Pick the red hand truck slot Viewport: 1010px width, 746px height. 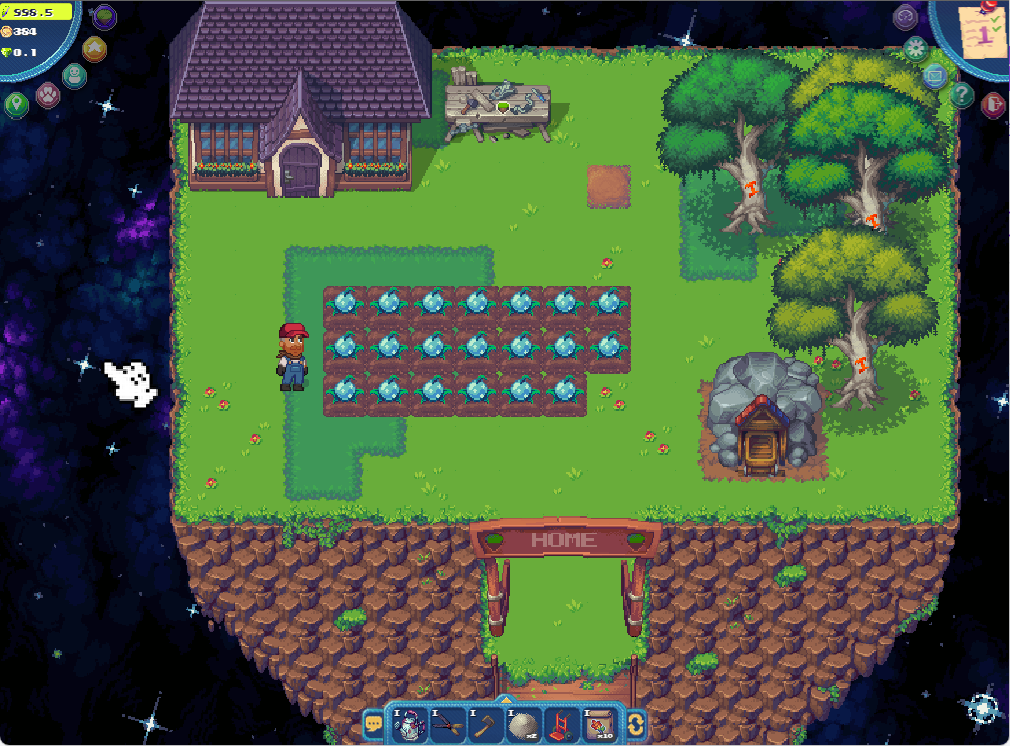point(561,724)
